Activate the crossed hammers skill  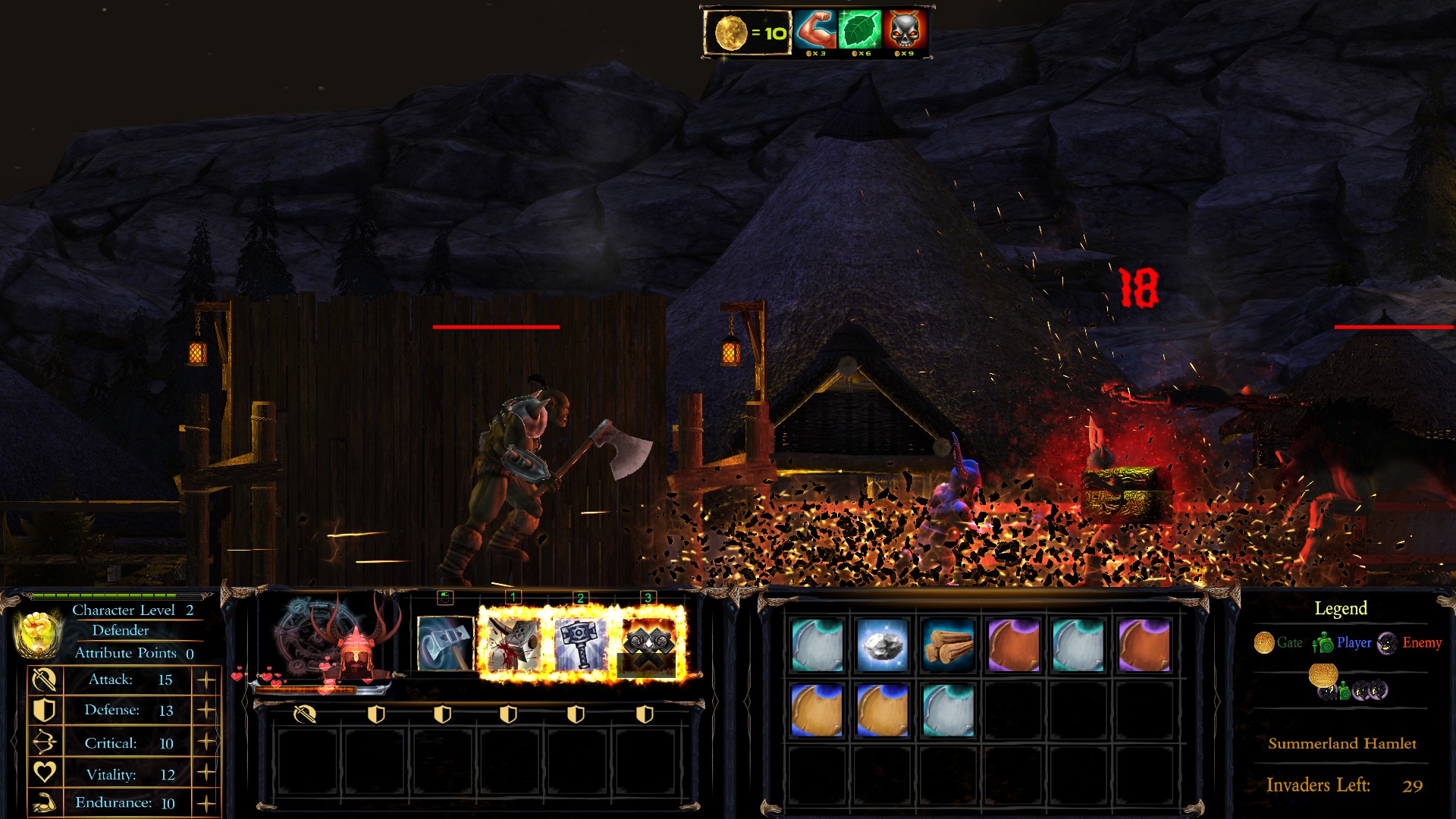(648, 644)
